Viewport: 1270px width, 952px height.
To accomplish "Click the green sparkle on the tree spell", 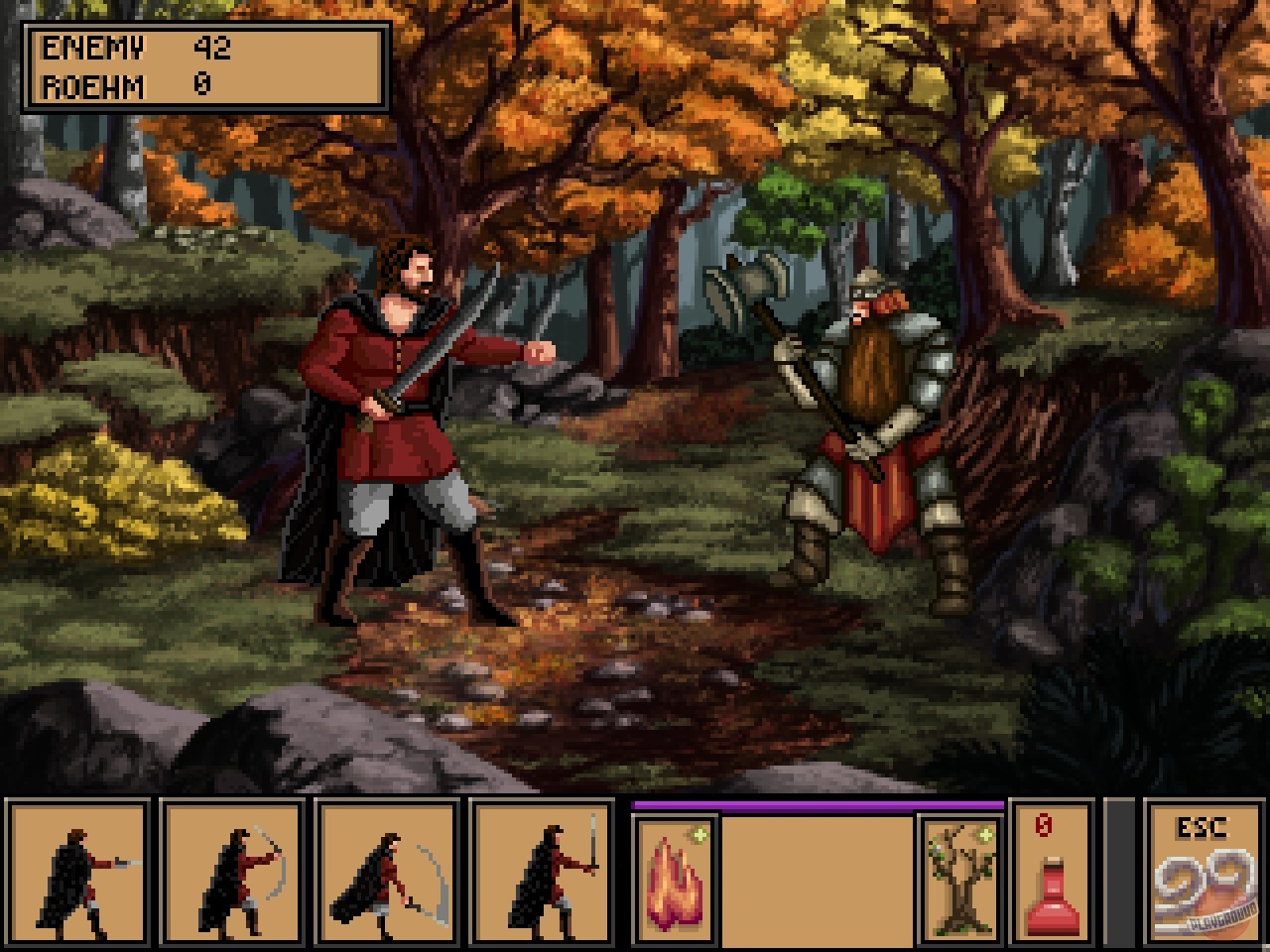I will point(985,835).
